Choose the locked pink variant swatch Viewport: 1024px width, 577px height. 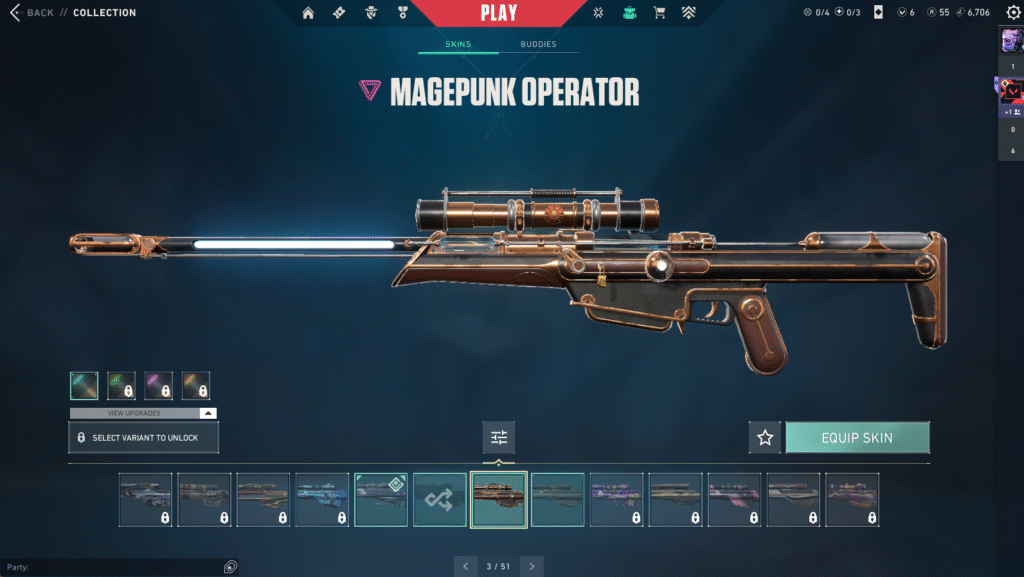159,386
